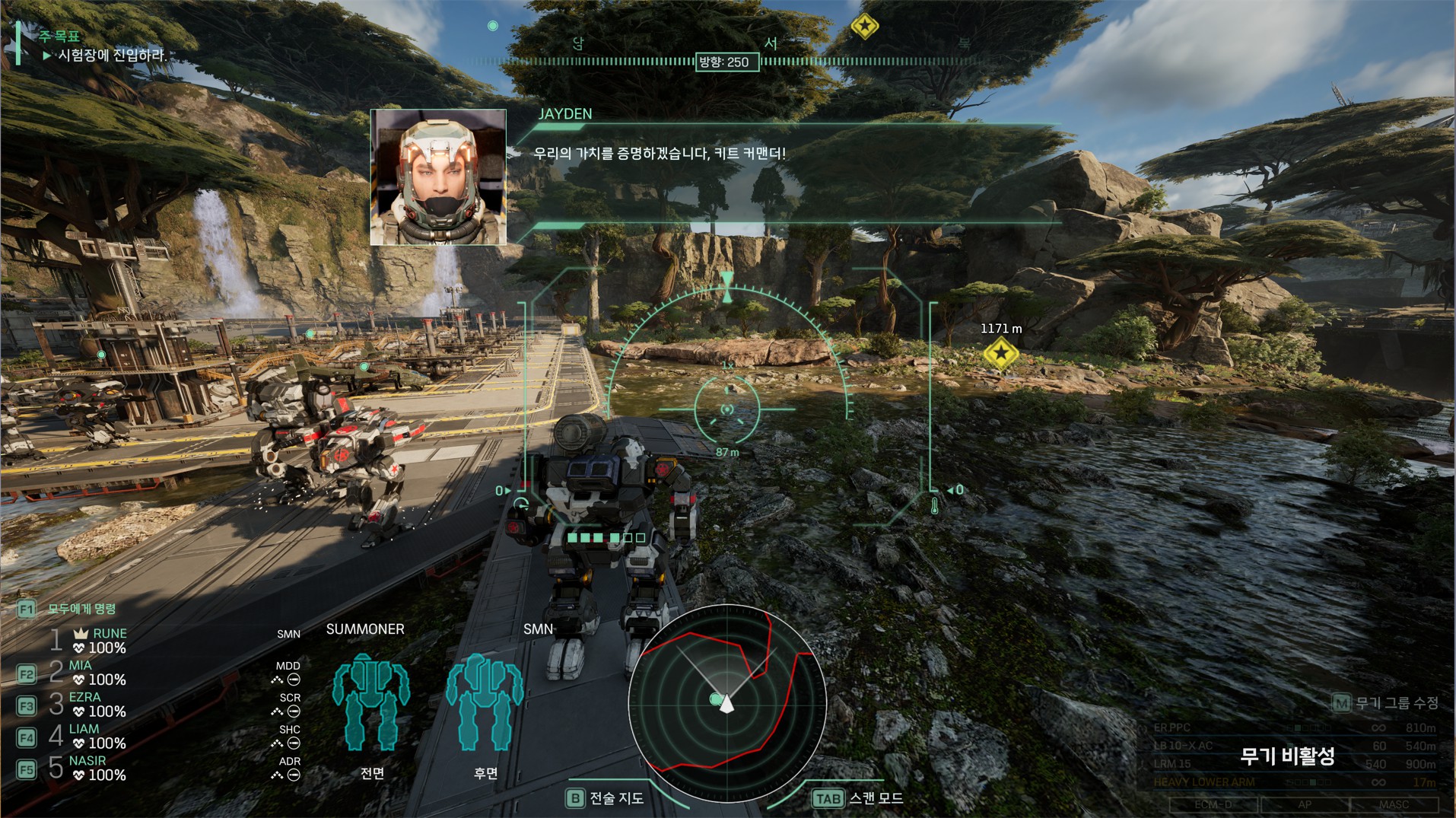1456x818 pixels.
Task: Select squad member MIA in the lance list
Action: tap(80, 665)
